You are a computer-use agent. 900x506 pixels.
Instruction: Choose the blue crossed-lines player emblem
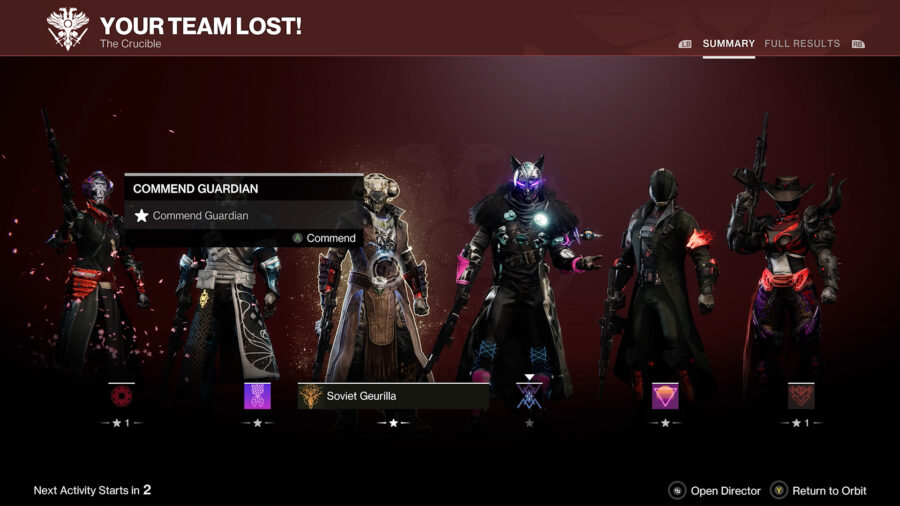tap(529, 396)
